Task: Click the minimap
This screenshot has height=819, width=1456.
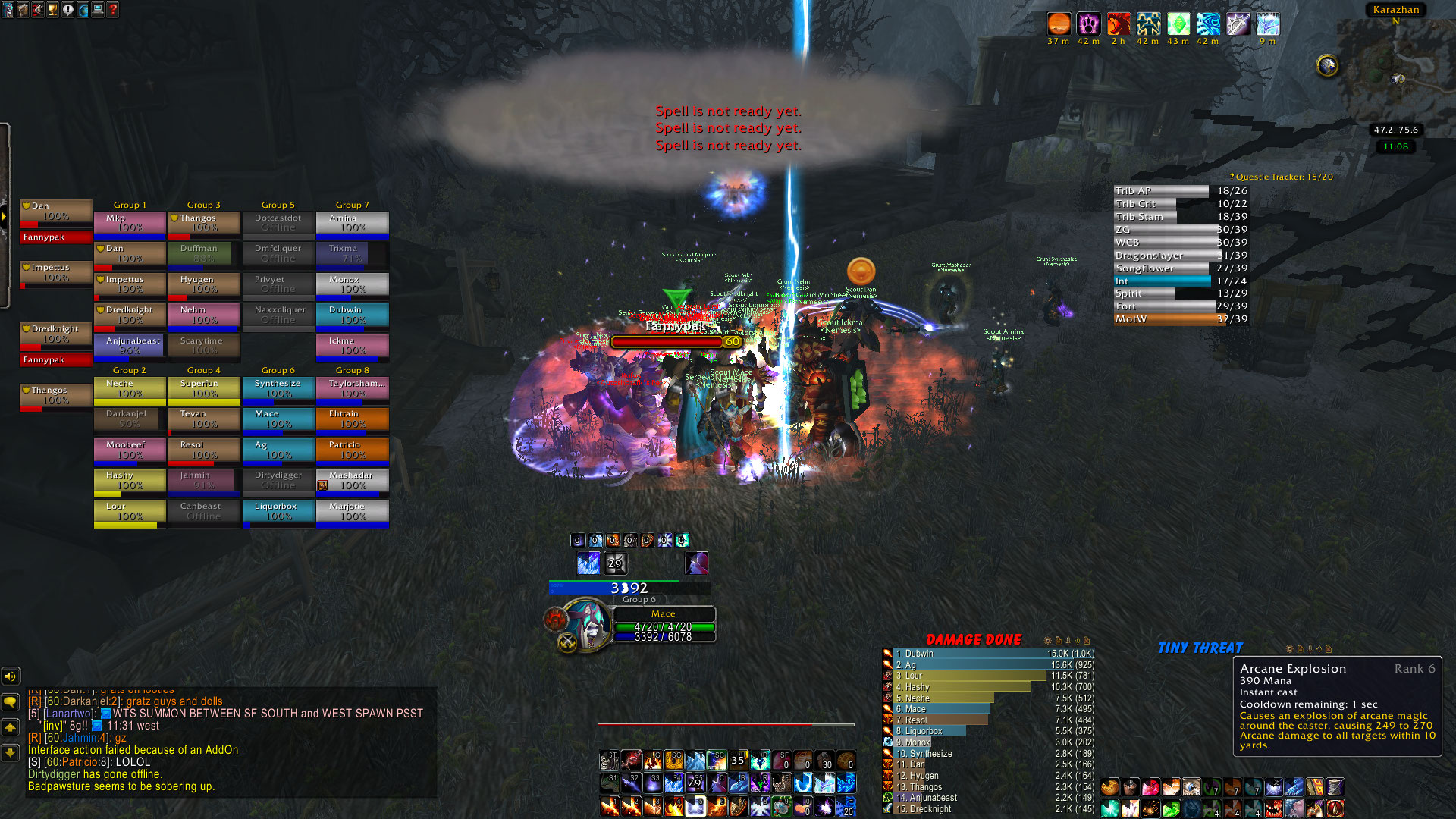Action: (x=1394, y=72)
